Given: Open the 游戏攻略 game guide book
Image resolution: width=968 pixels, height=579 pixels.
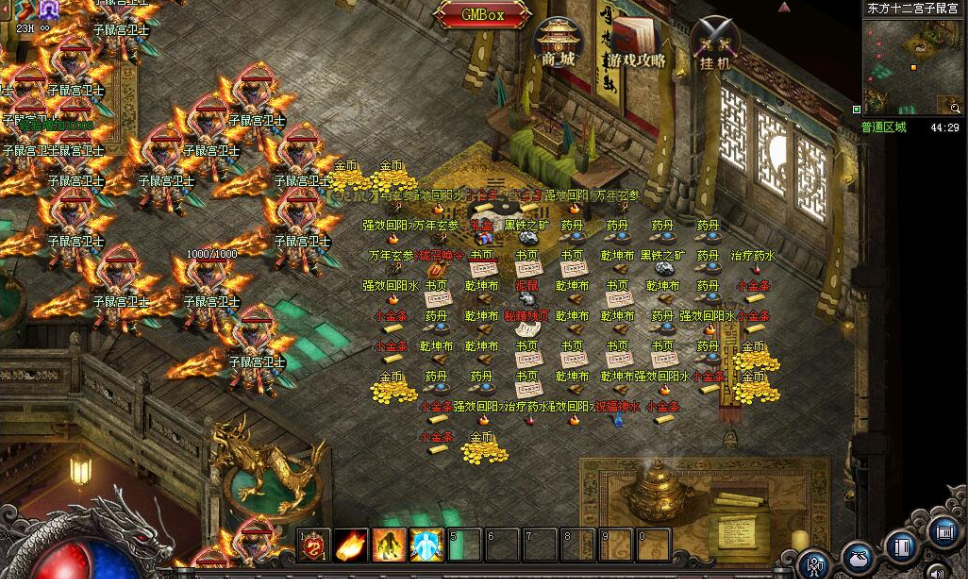Looking at the screenshot, I should (x=635, y=40).
